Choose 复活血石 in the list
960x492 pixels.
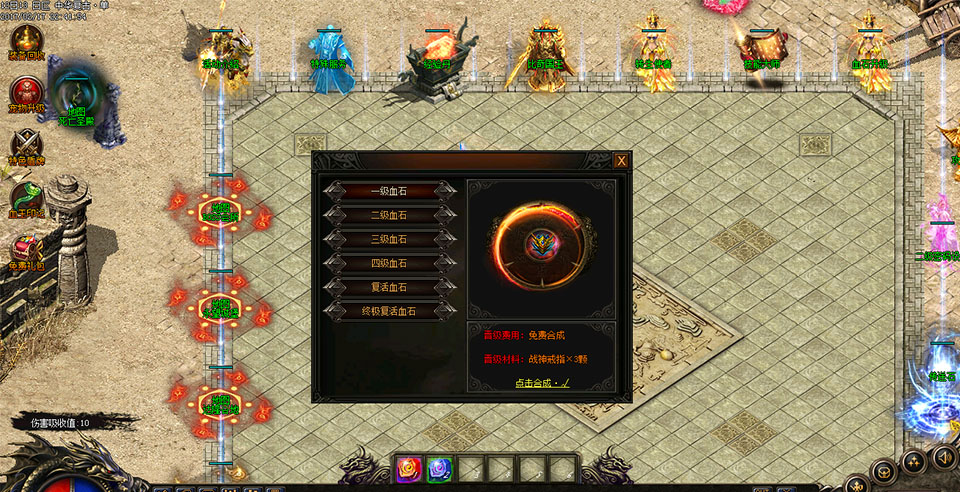389,287
